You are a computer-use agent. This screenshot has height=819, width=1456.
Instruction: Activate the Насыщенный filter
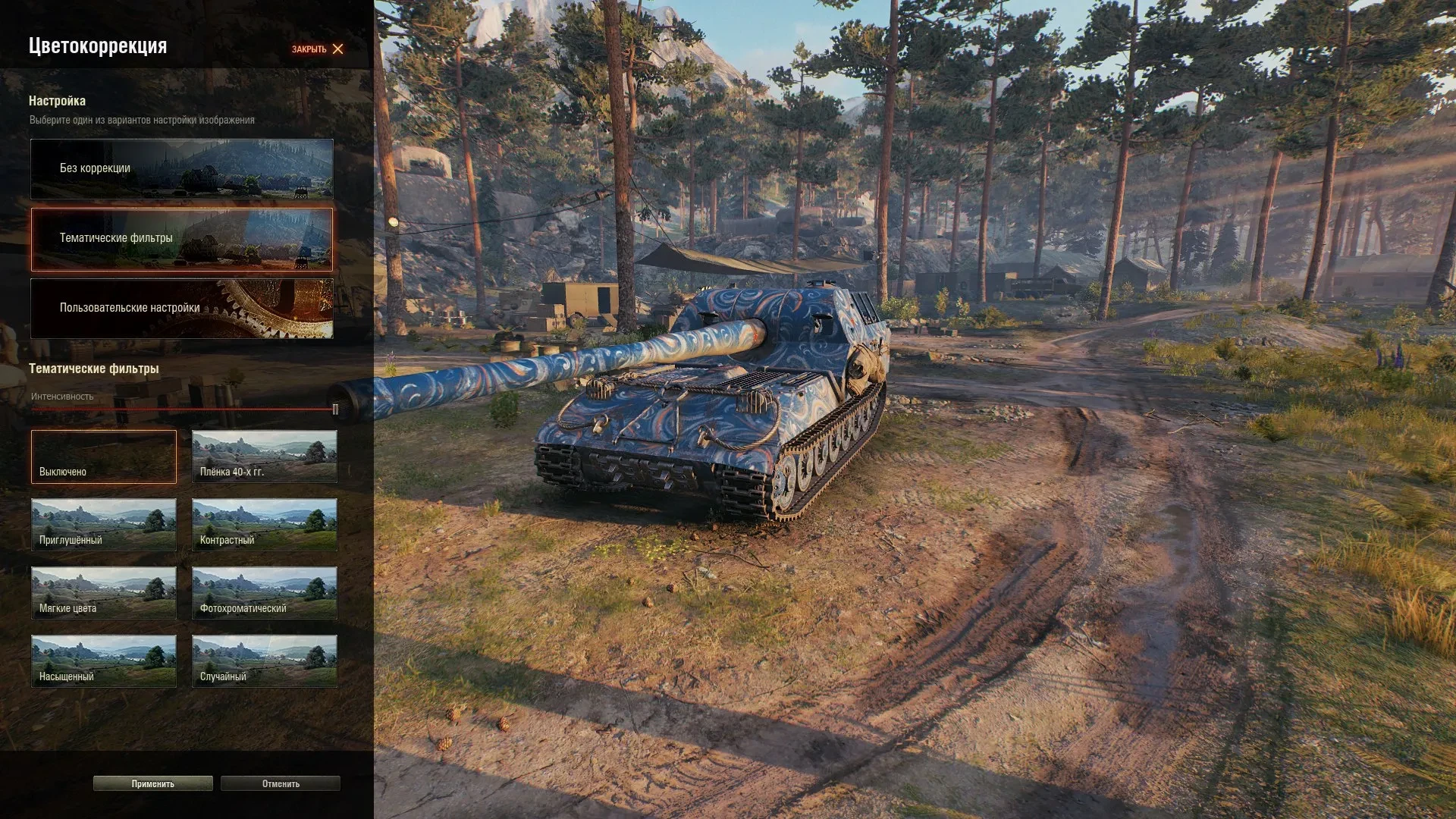pyautogui.click(x=104, y=661)
